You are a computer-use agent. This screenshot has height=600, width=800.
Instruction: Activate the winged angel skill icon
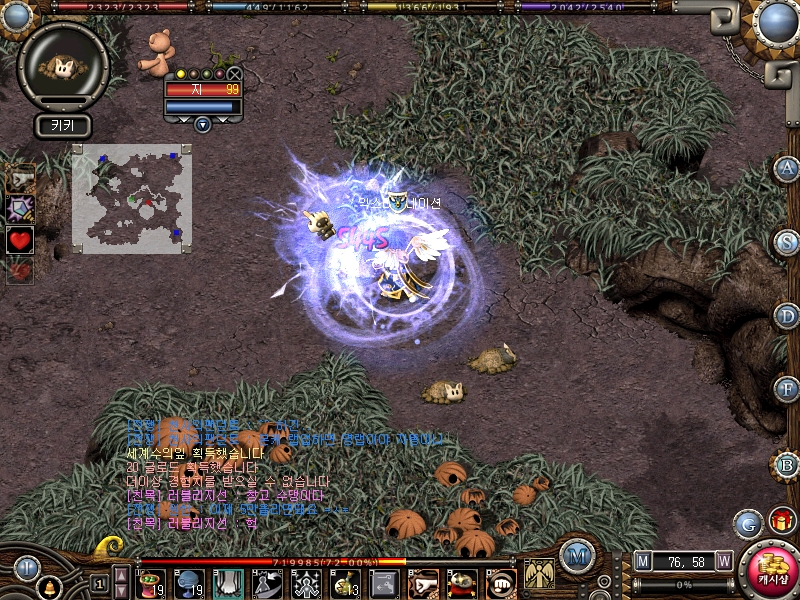tap(540, 574)
